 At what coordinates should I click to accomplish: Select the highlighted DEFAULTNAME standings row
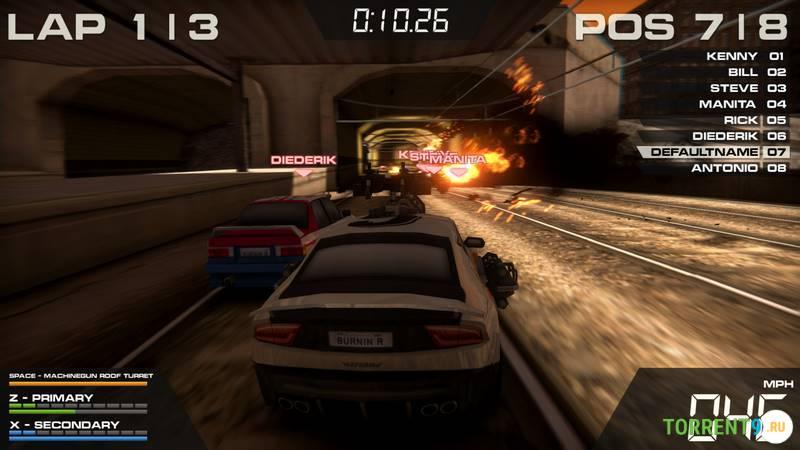[715, 152]
